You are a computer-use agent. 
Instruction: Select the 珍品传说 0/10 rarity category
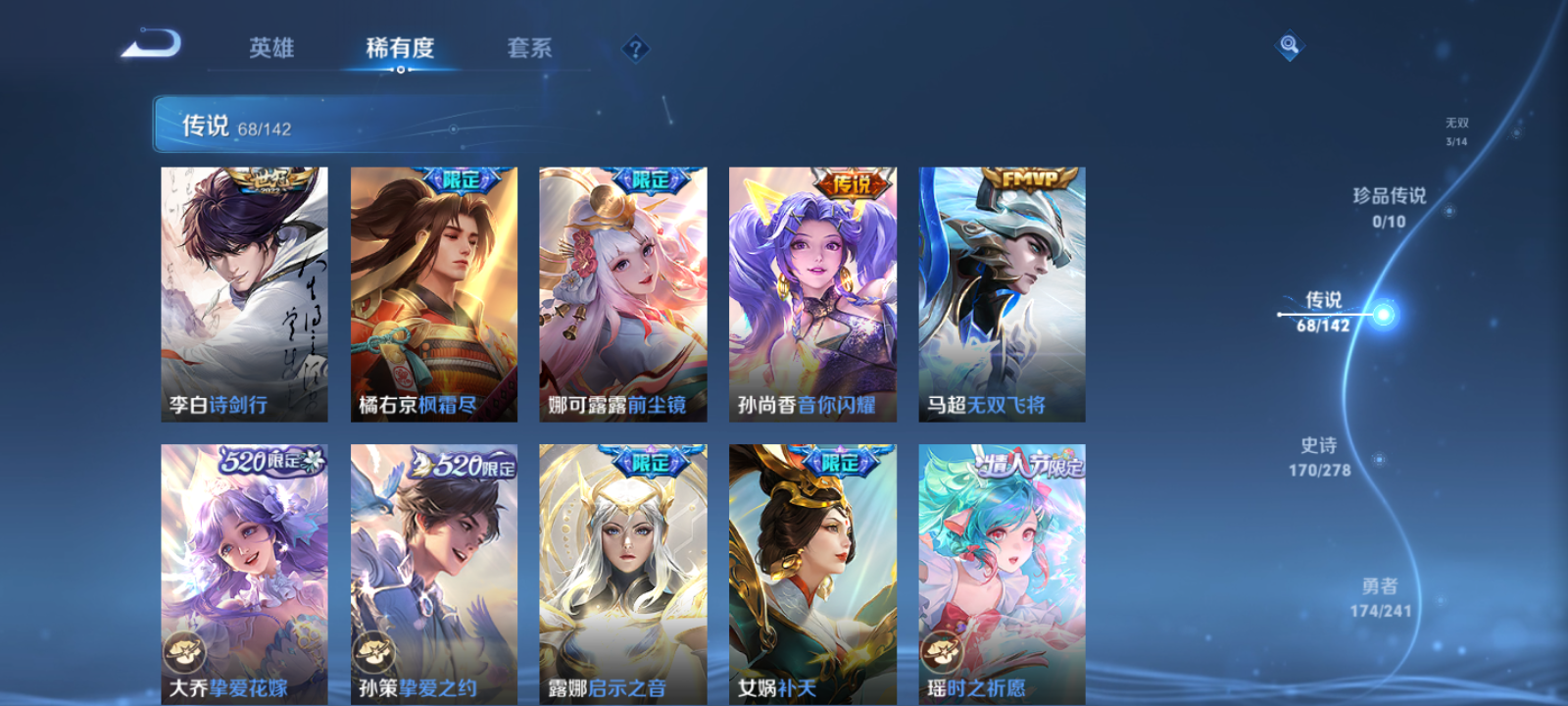(x=1388, y=208)
